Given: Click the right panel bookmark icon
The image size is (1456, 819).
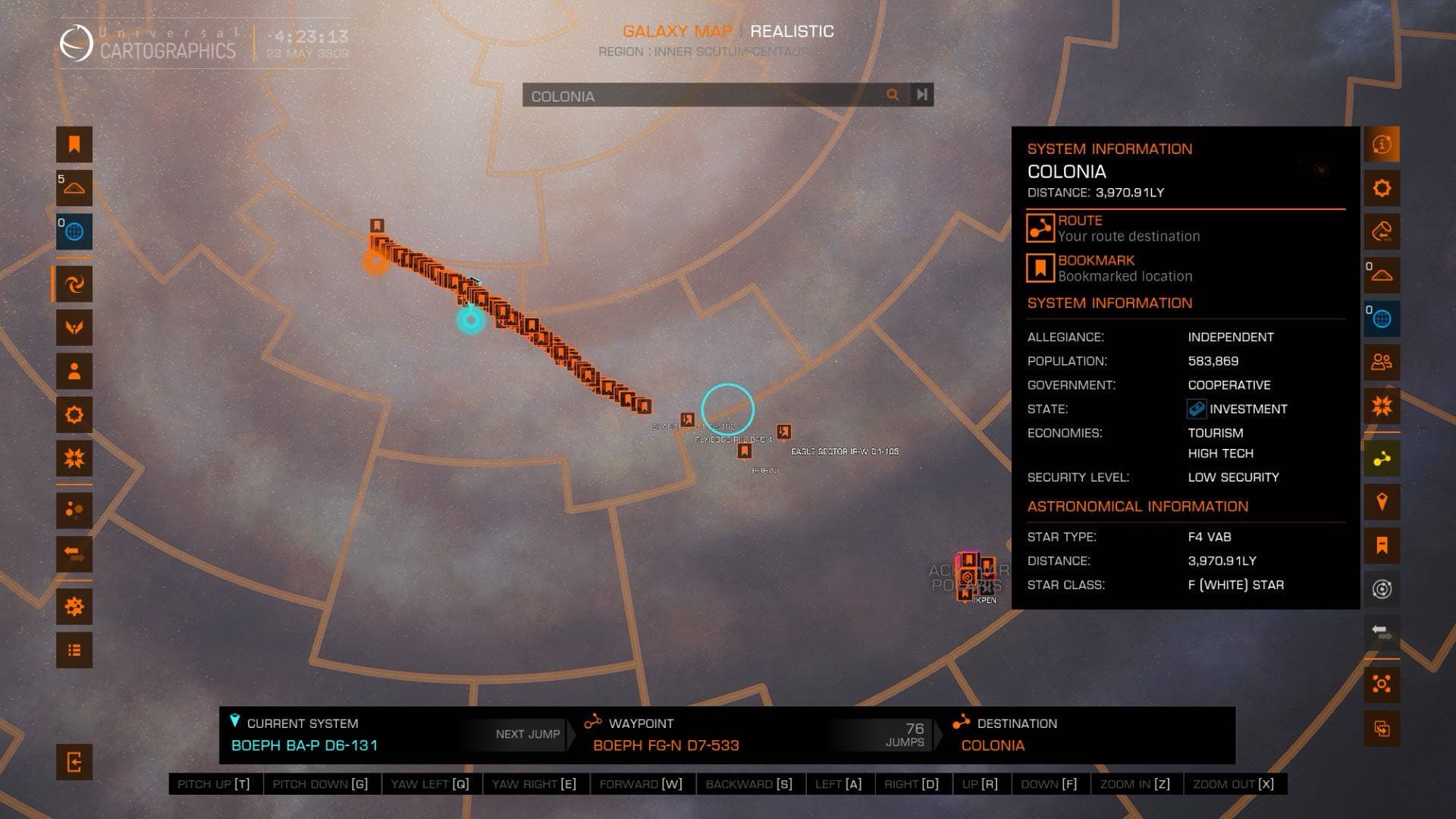Looking at the screenshot, I should [1382, 545].
